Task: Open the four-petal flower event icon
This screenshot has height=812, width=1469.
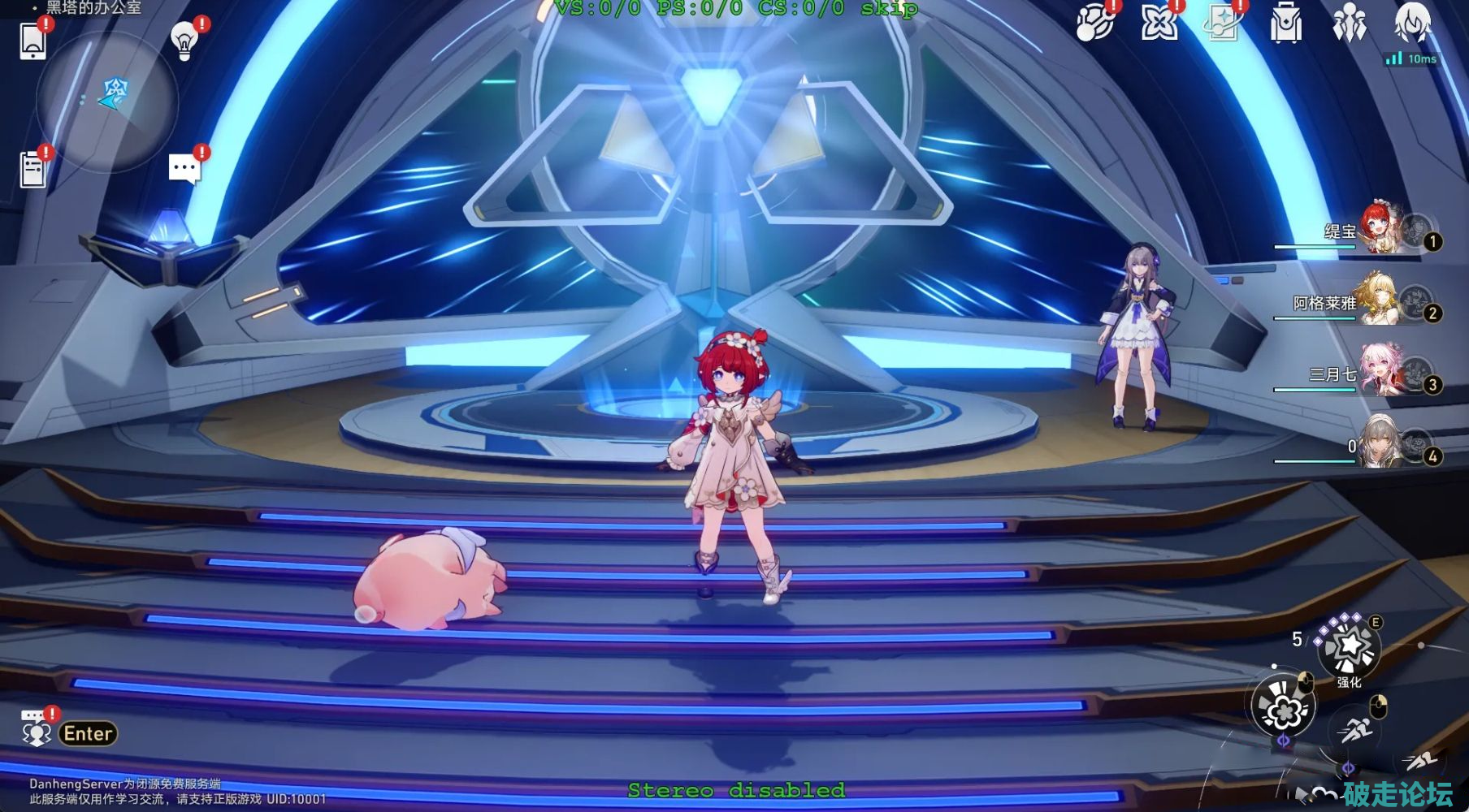Action: (1159, 23)
